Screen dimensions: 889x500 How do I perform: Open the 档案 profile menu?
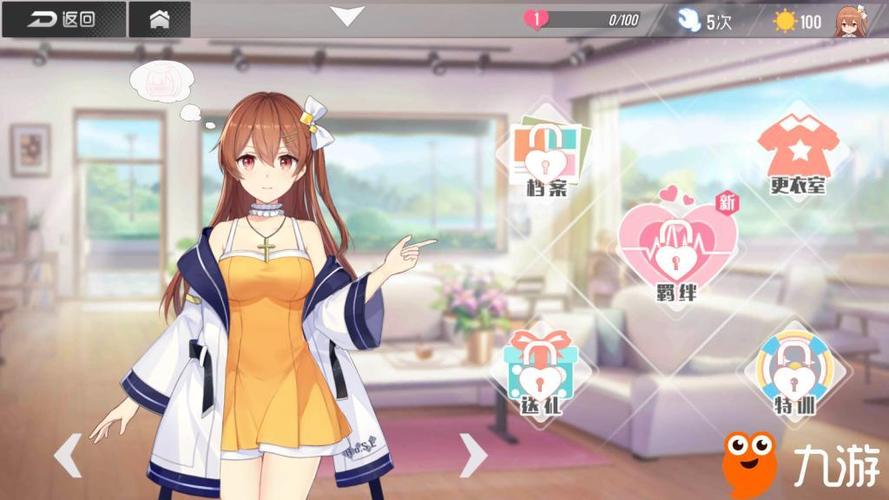pyautogui.click(x=545, y=157)
